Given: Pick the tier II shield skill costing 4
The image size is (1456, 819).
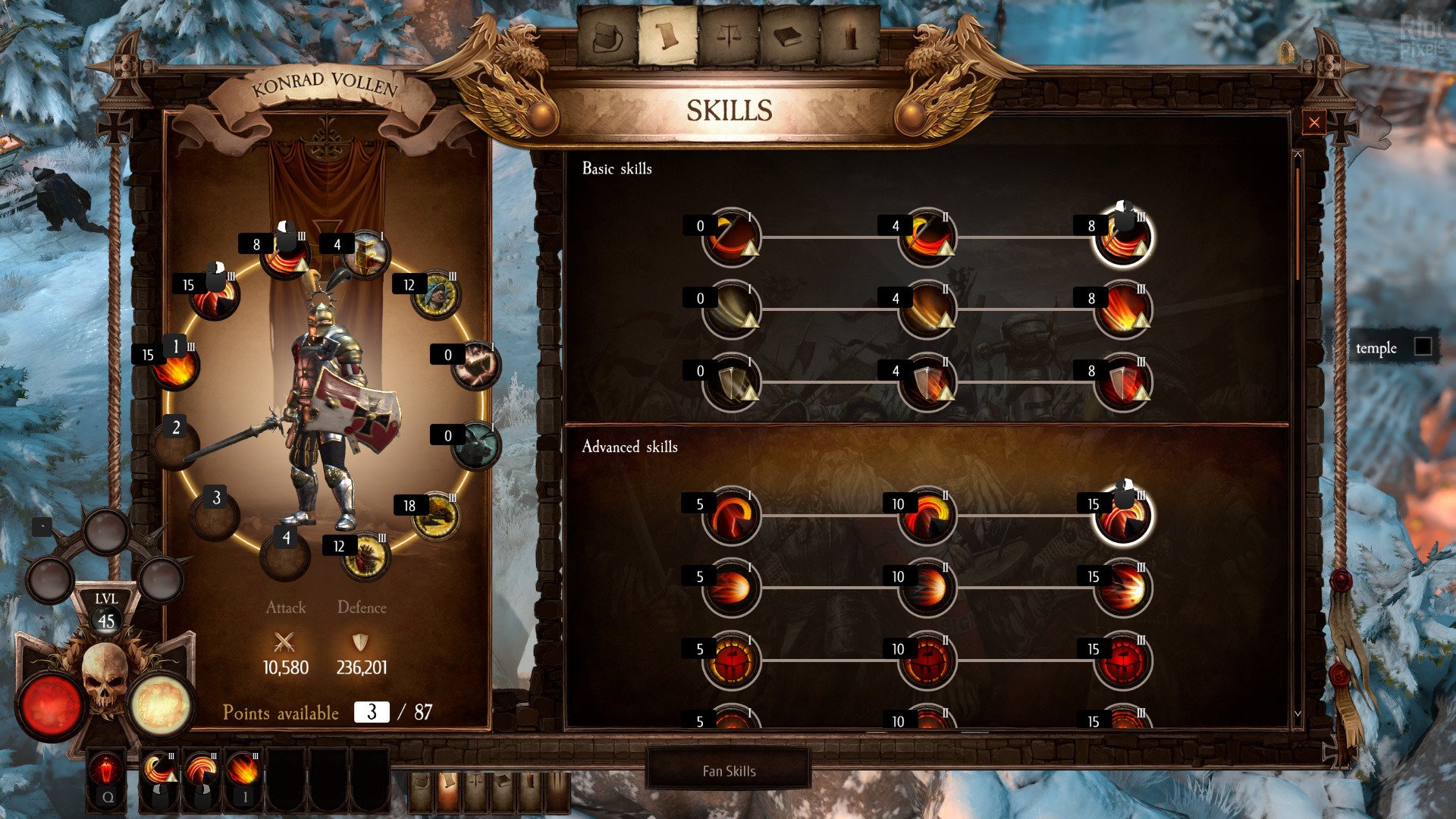Looking at the screenshot, I should click(x=927, y=383).
